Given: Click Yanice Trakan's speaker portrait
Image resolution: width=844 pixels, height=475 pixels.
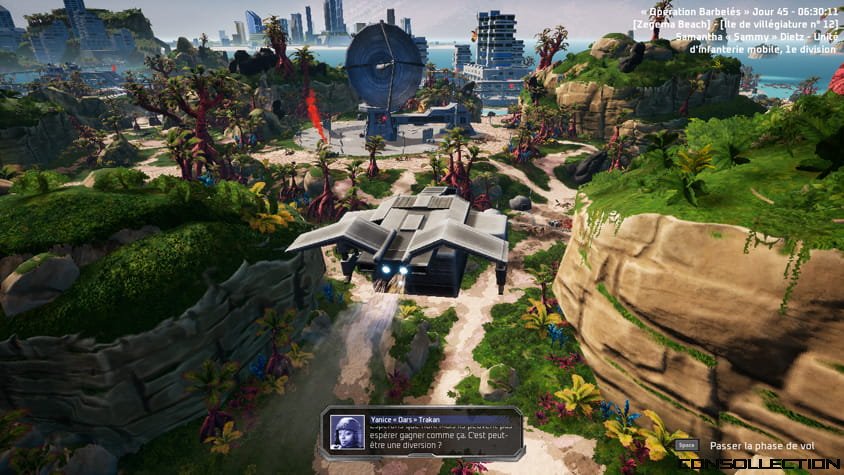Looking at the screenshot, I should pyautogui.click(x=347, y=432).
